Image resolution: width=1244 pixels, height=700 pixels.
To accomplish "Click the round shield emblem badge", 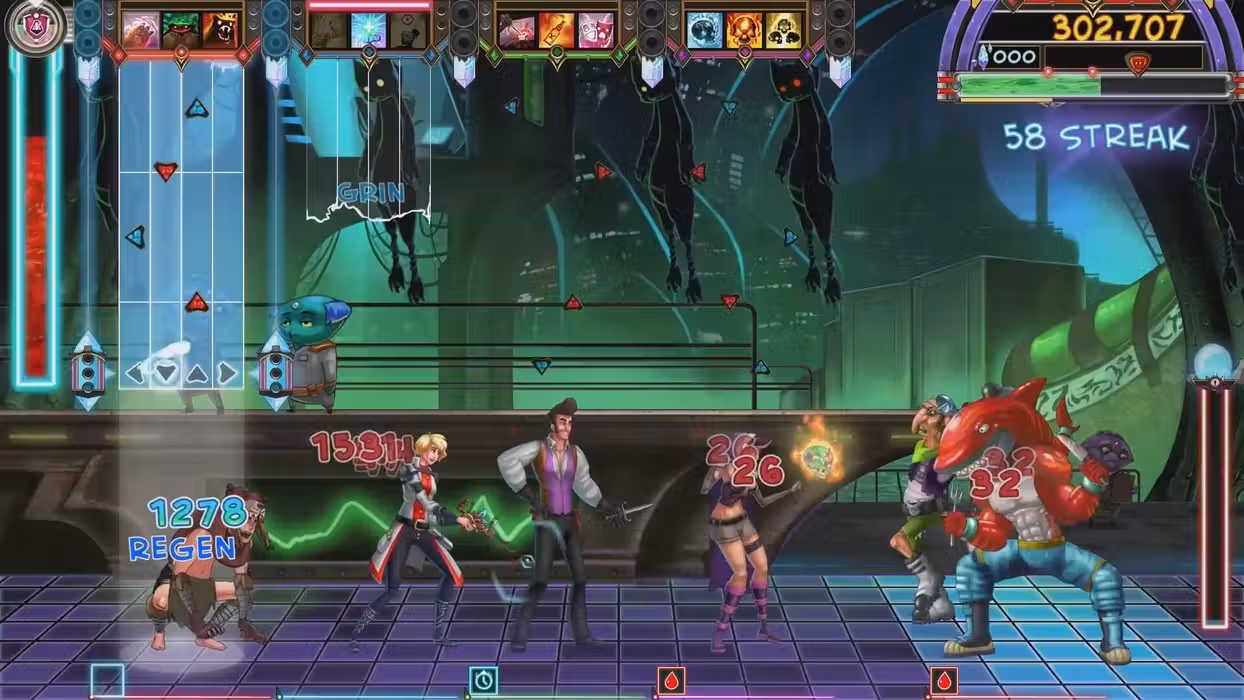I will tap(37, 26).
